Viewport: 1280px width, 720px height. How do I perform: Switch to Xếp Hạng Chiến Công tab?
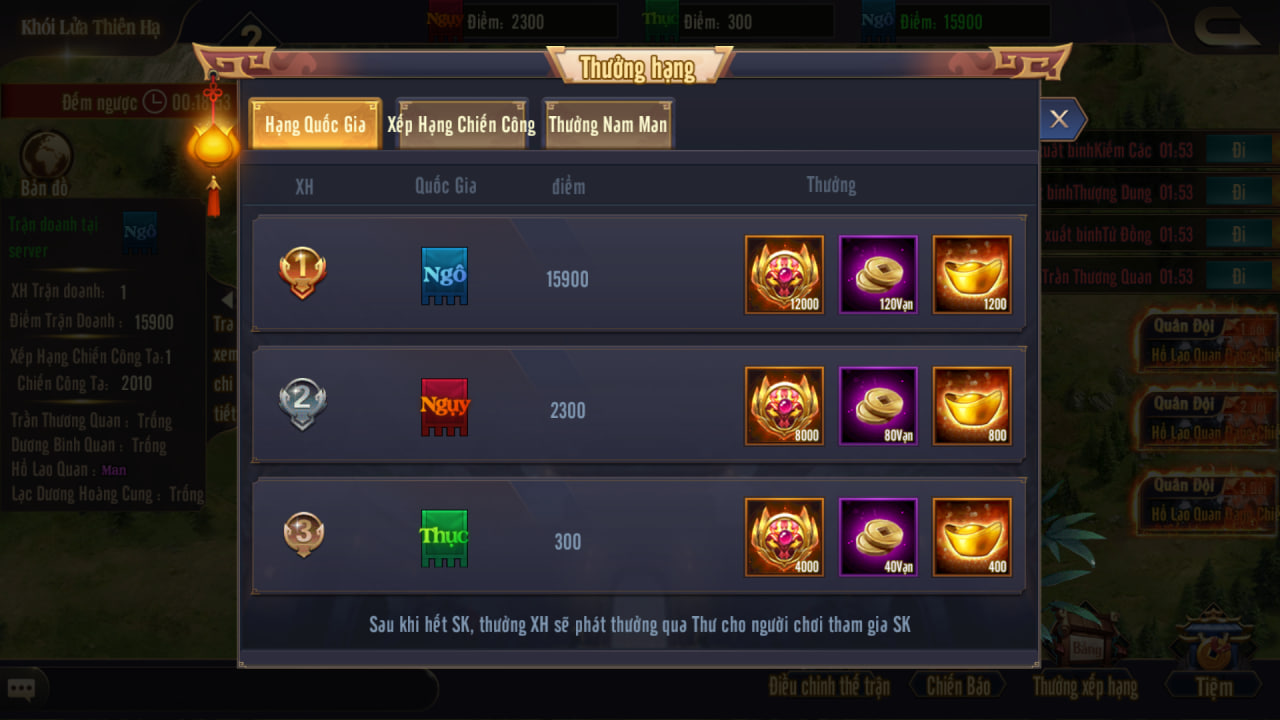(x=462, y=125)
